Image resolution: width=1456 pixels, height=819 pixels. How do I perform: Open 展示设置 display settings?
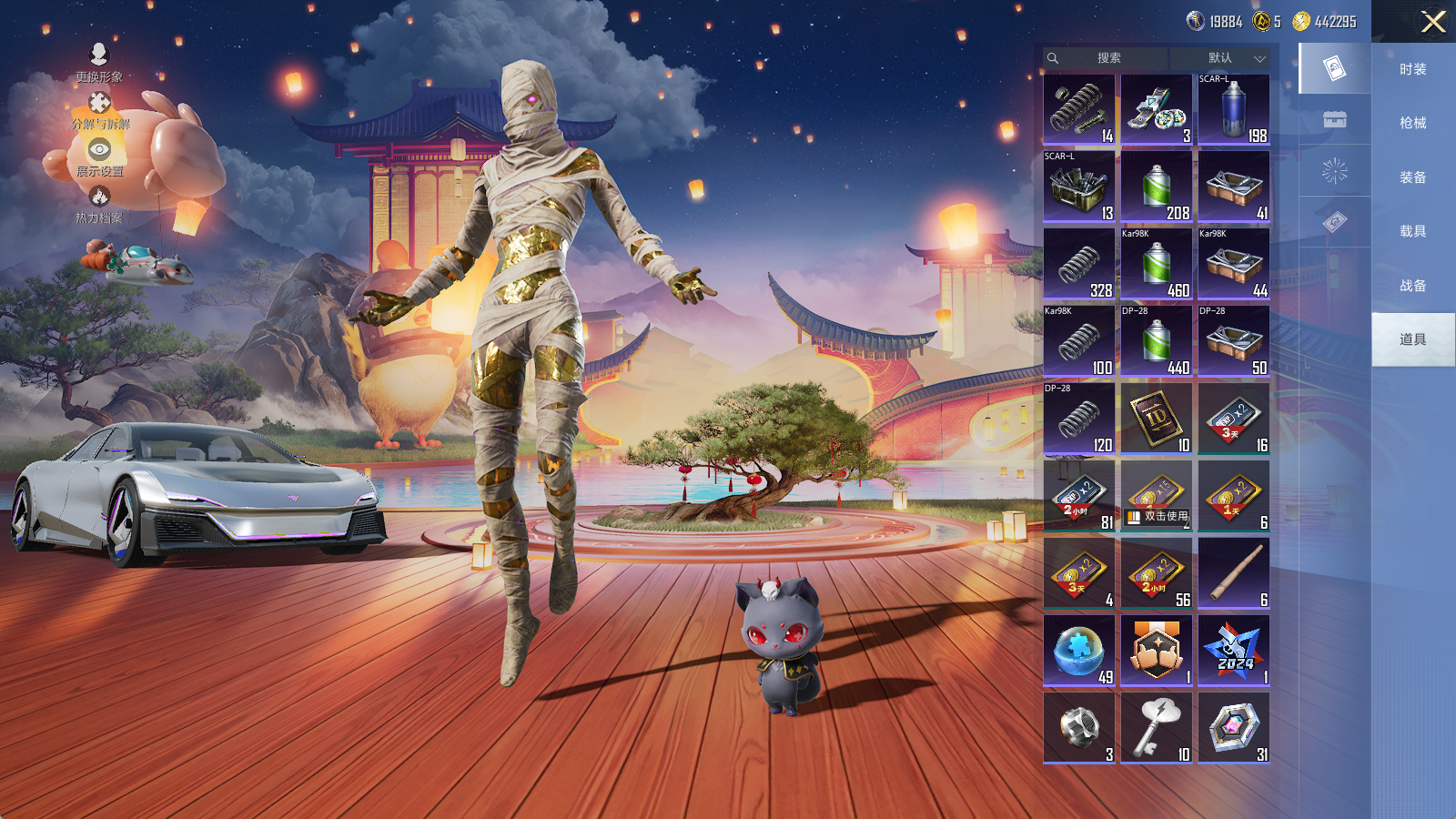[x=99, y=157]
